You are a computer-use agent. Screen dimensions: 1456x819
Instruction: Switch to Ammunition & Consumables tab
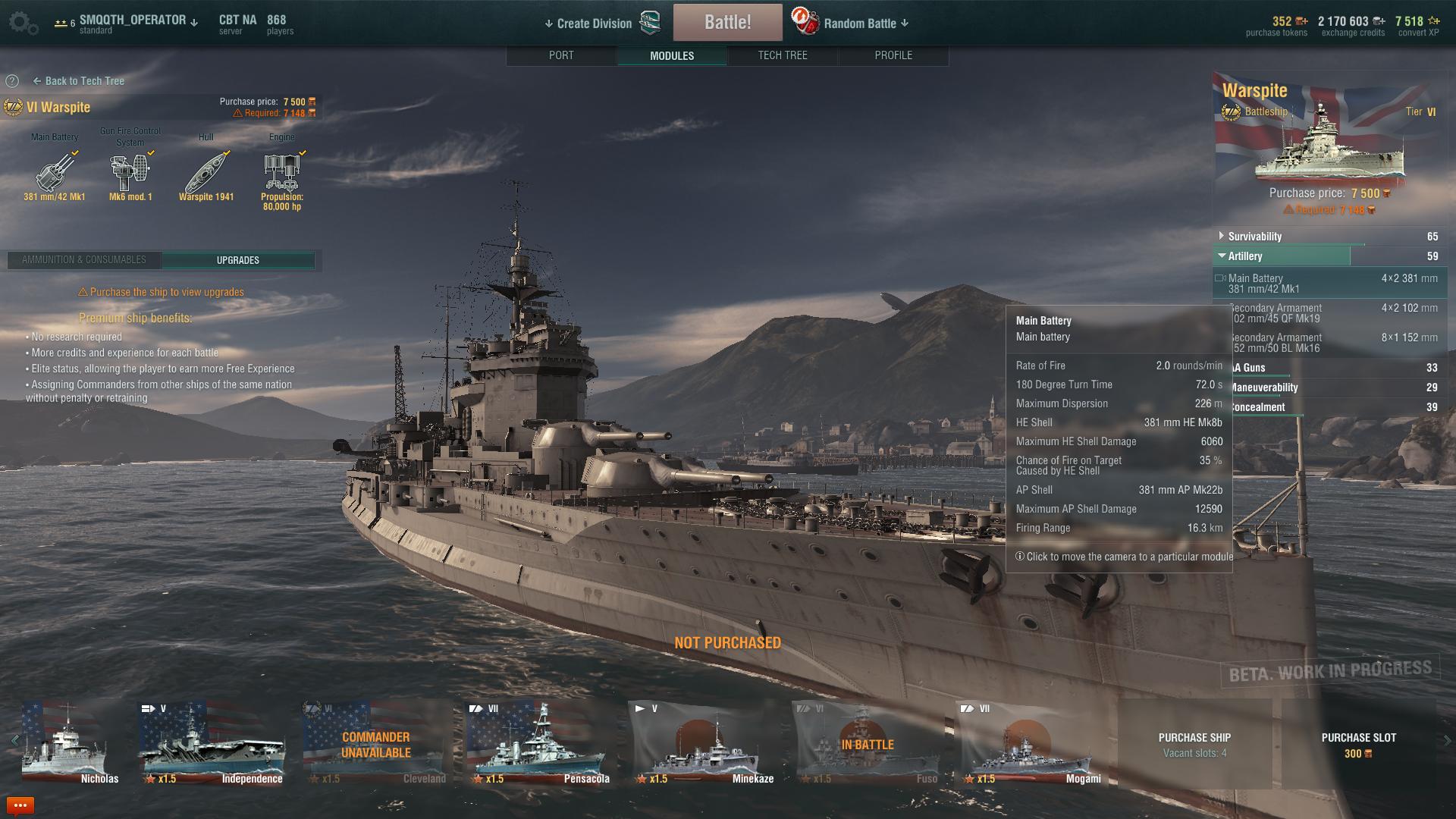pyautogui.click(x=84, y=260)
